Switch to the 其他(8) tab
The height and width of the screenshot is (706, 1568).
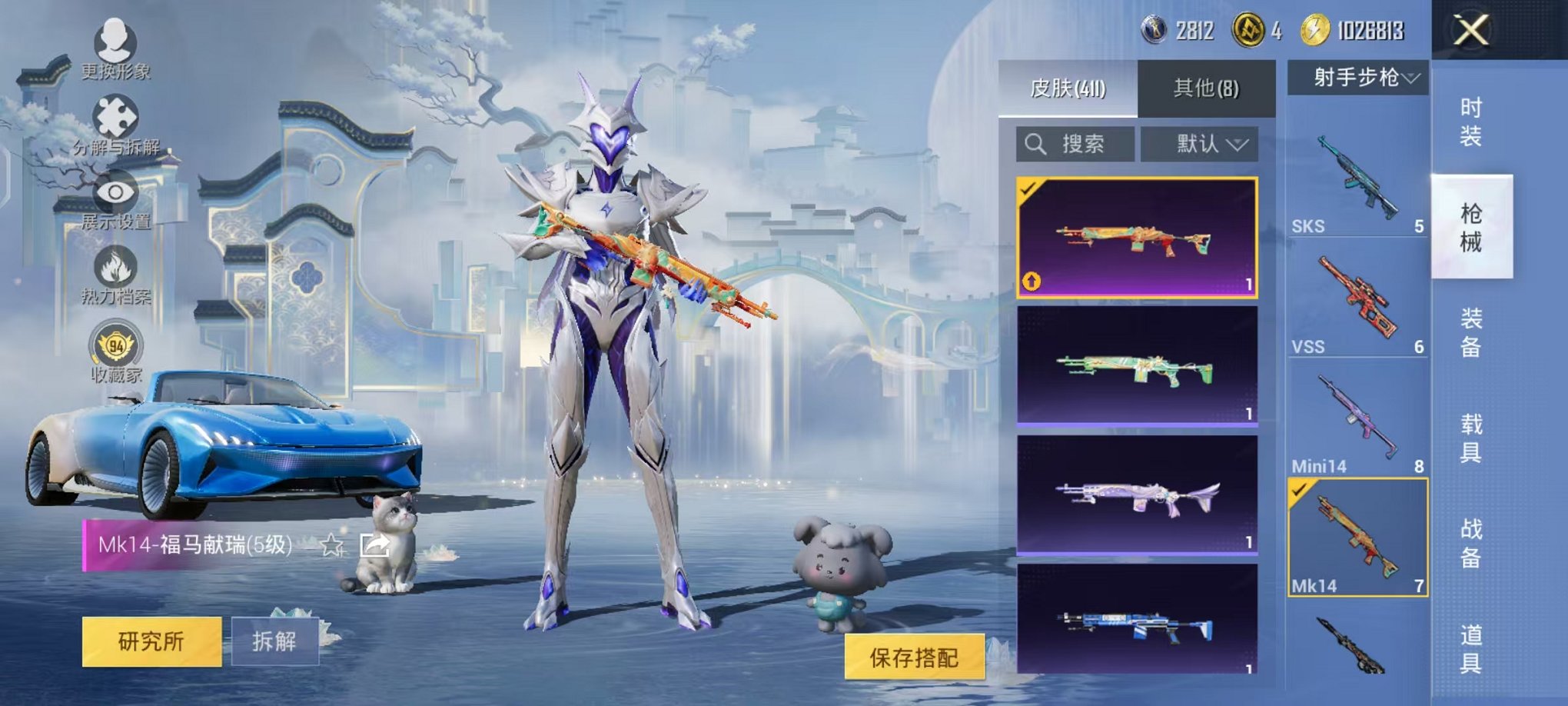1206,88
